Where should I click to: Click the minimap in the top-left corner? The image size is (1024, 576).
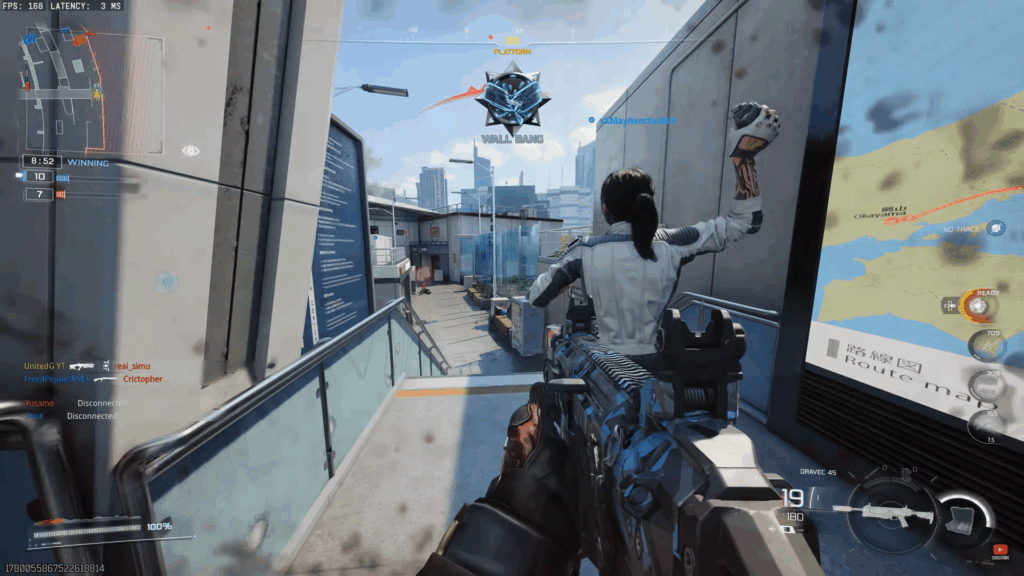[x=90, y=91]
